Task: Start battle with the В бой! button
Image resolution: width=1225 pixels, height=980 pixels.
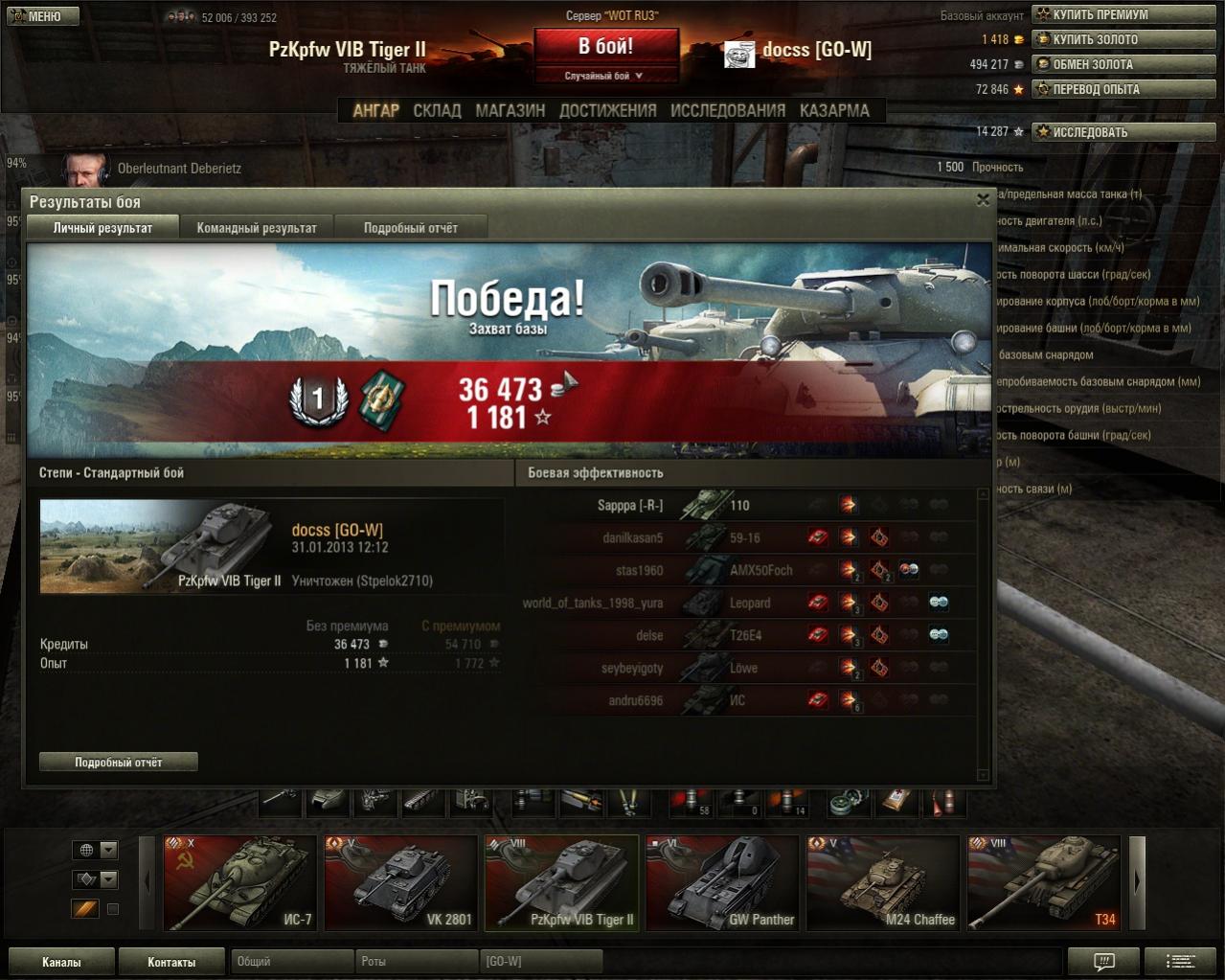Action: click(x=605, y=47)
